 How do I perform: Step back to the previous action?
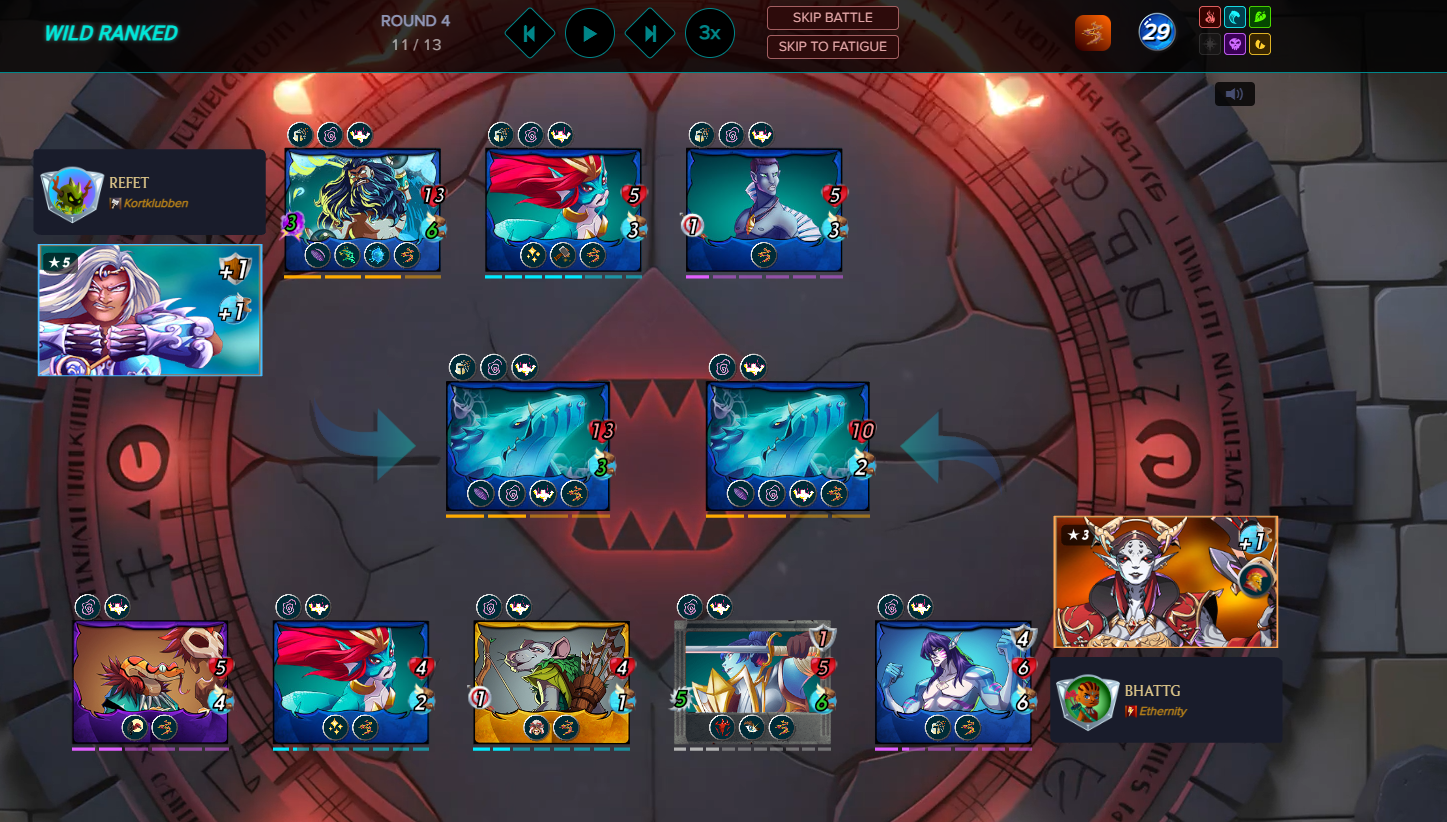[530, 34]
